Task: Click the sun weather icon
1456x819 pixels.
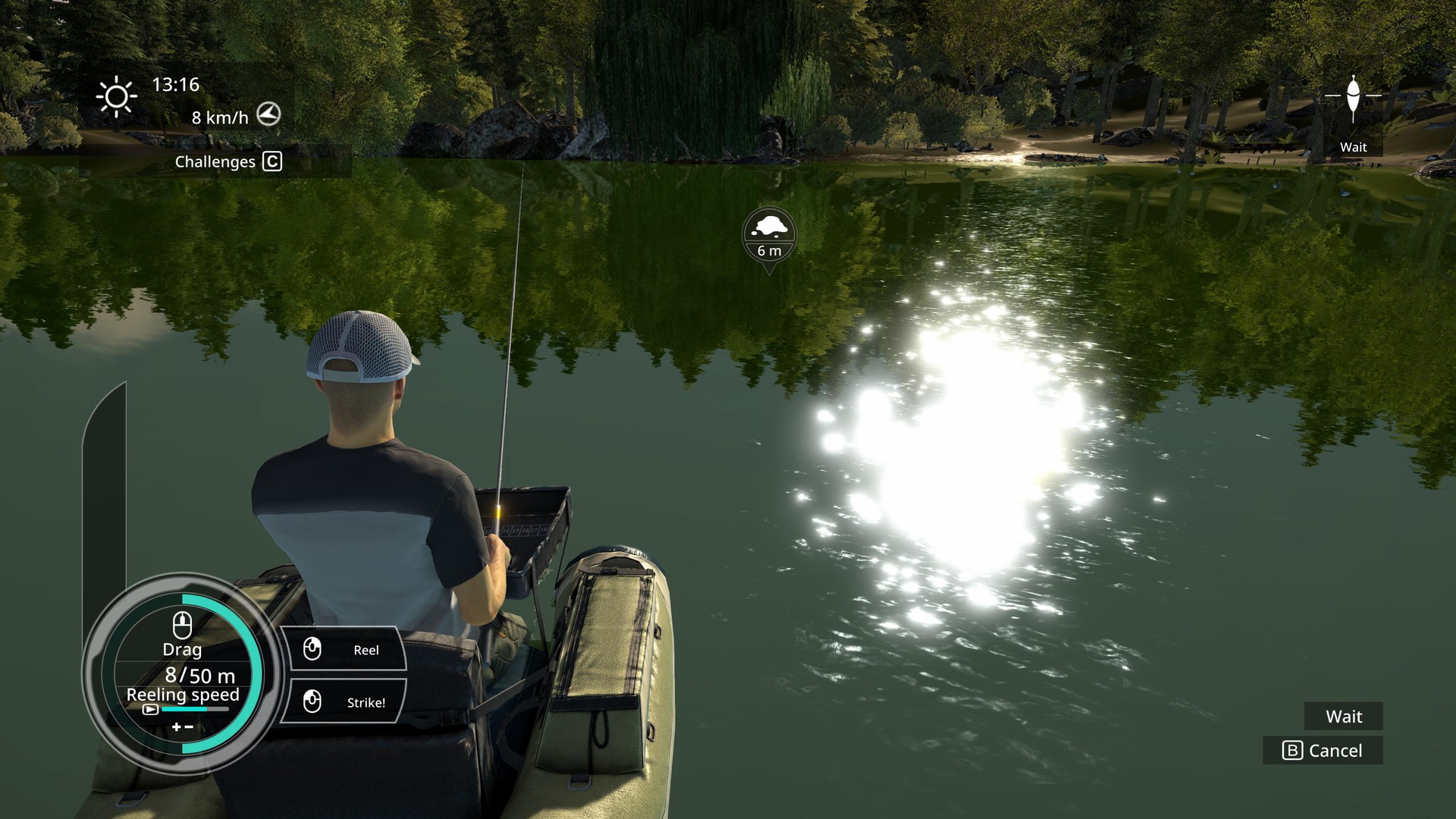Action: coord(115,96)
